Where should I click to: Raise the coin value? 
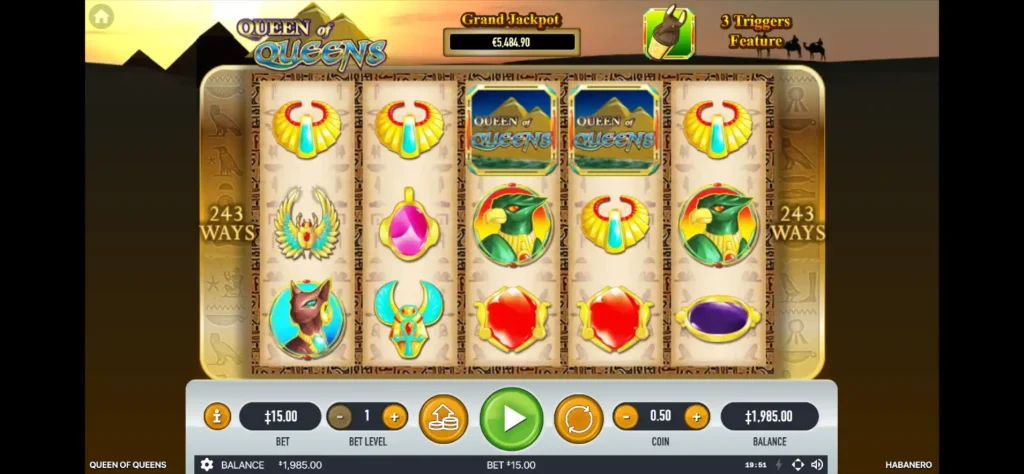pos(696,416)
